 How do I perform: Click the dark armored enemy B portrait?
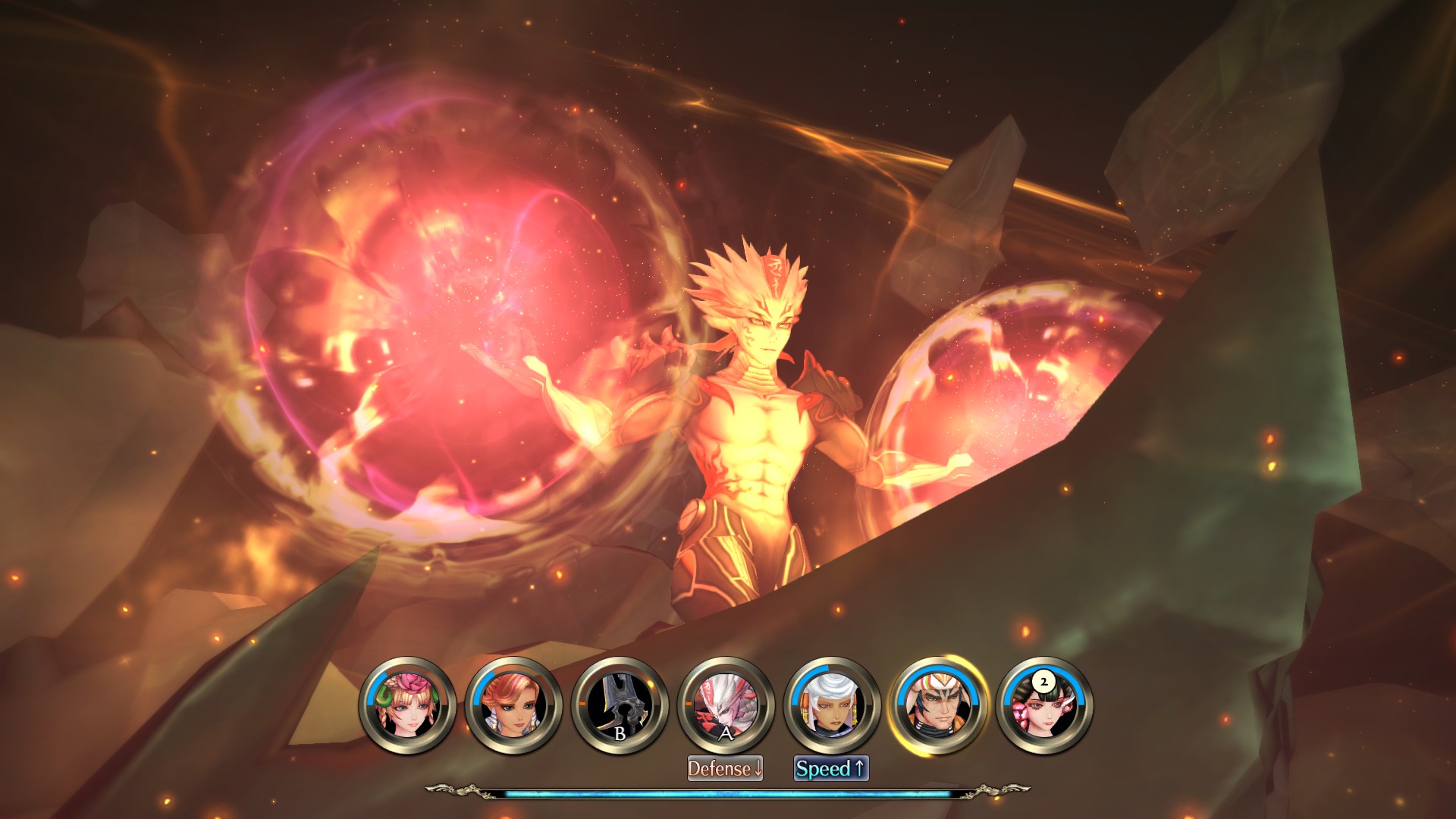620,705
